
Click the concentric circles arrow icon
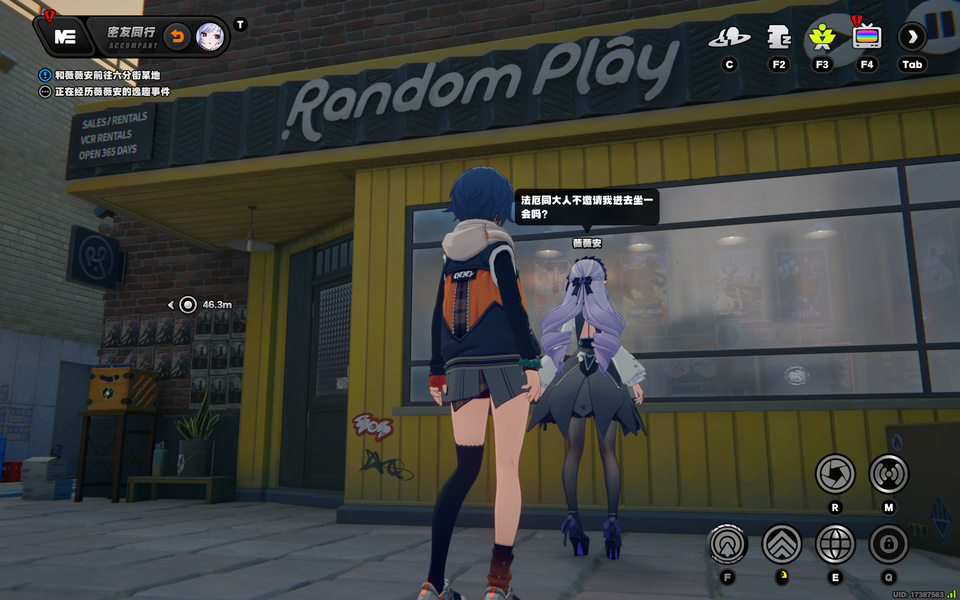pos(727,544)
